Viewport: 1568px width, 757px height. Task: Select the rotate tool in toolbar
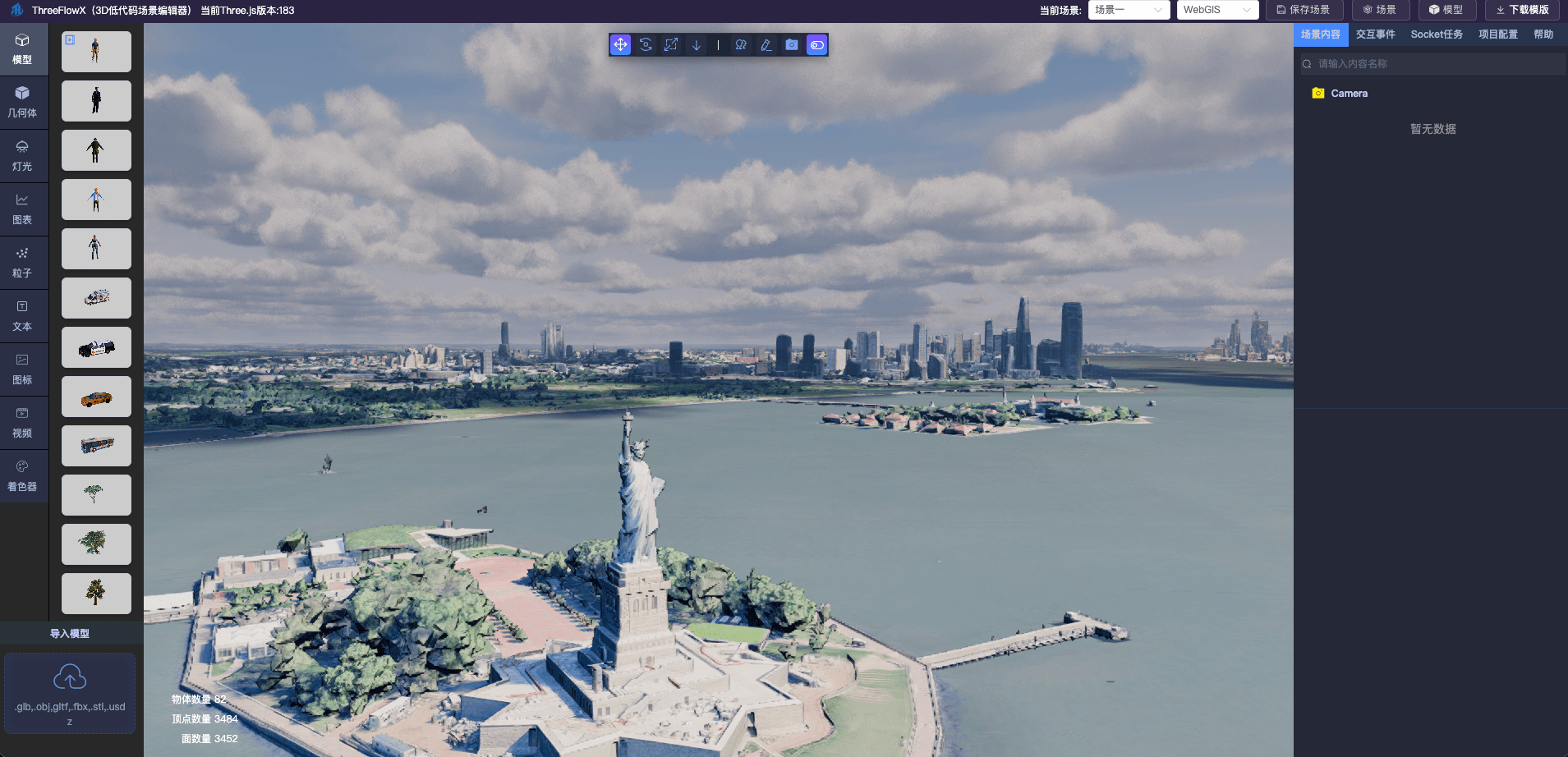point(646,45)
